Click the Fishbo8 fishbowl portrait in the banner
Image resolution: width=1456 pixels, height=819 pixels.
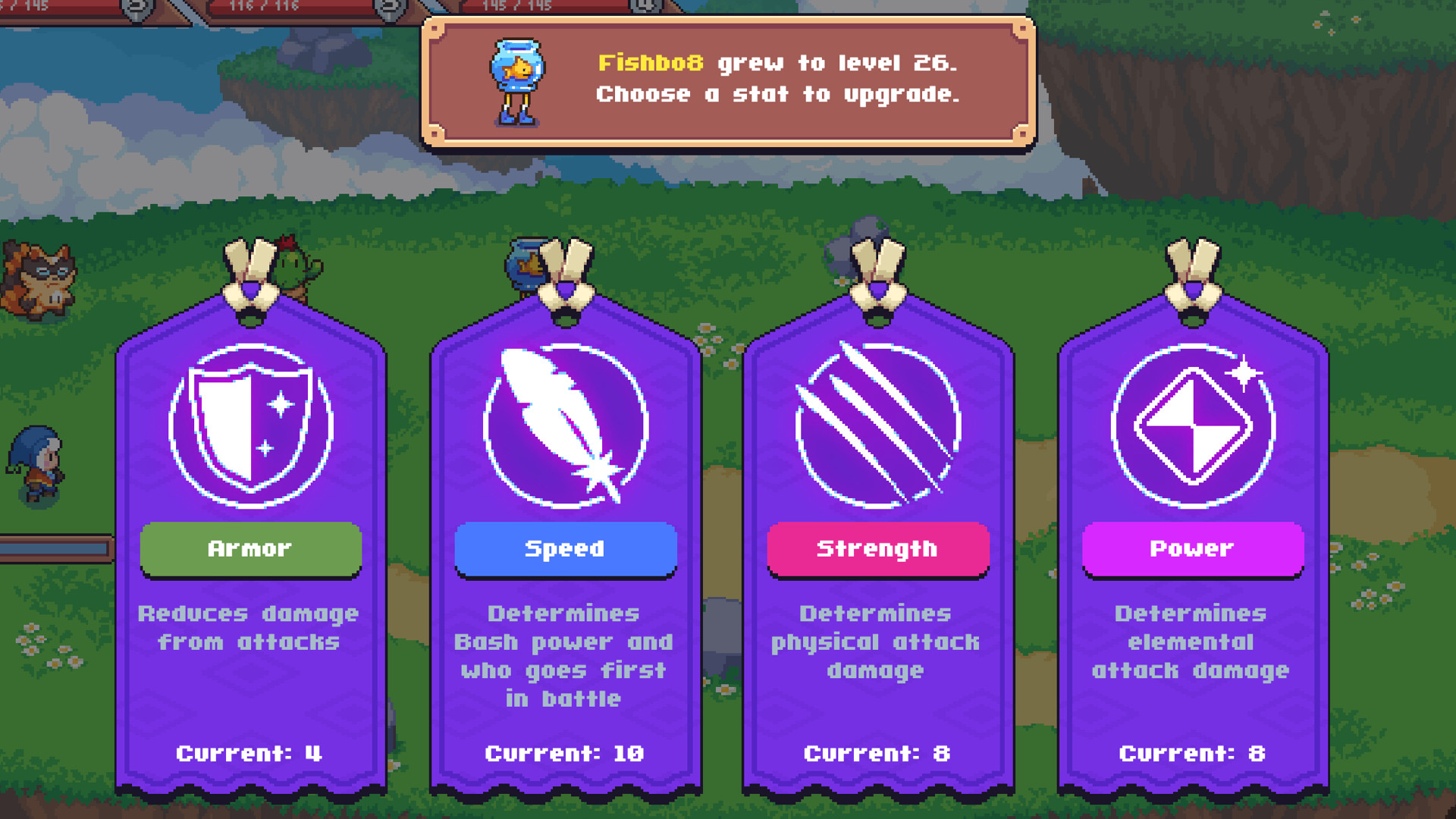click(x=519, y=78)
